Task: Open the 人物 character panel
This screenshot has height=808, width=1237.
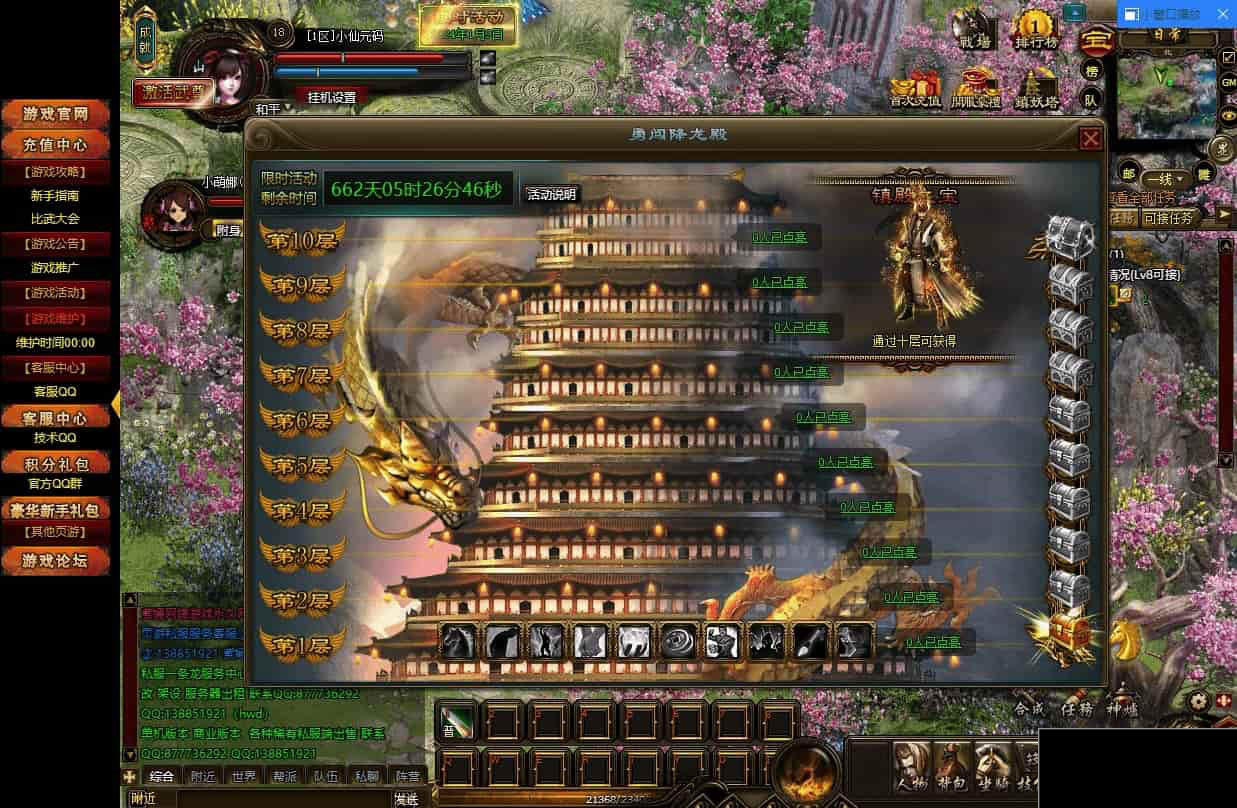Action: click(x=912, y=767)
